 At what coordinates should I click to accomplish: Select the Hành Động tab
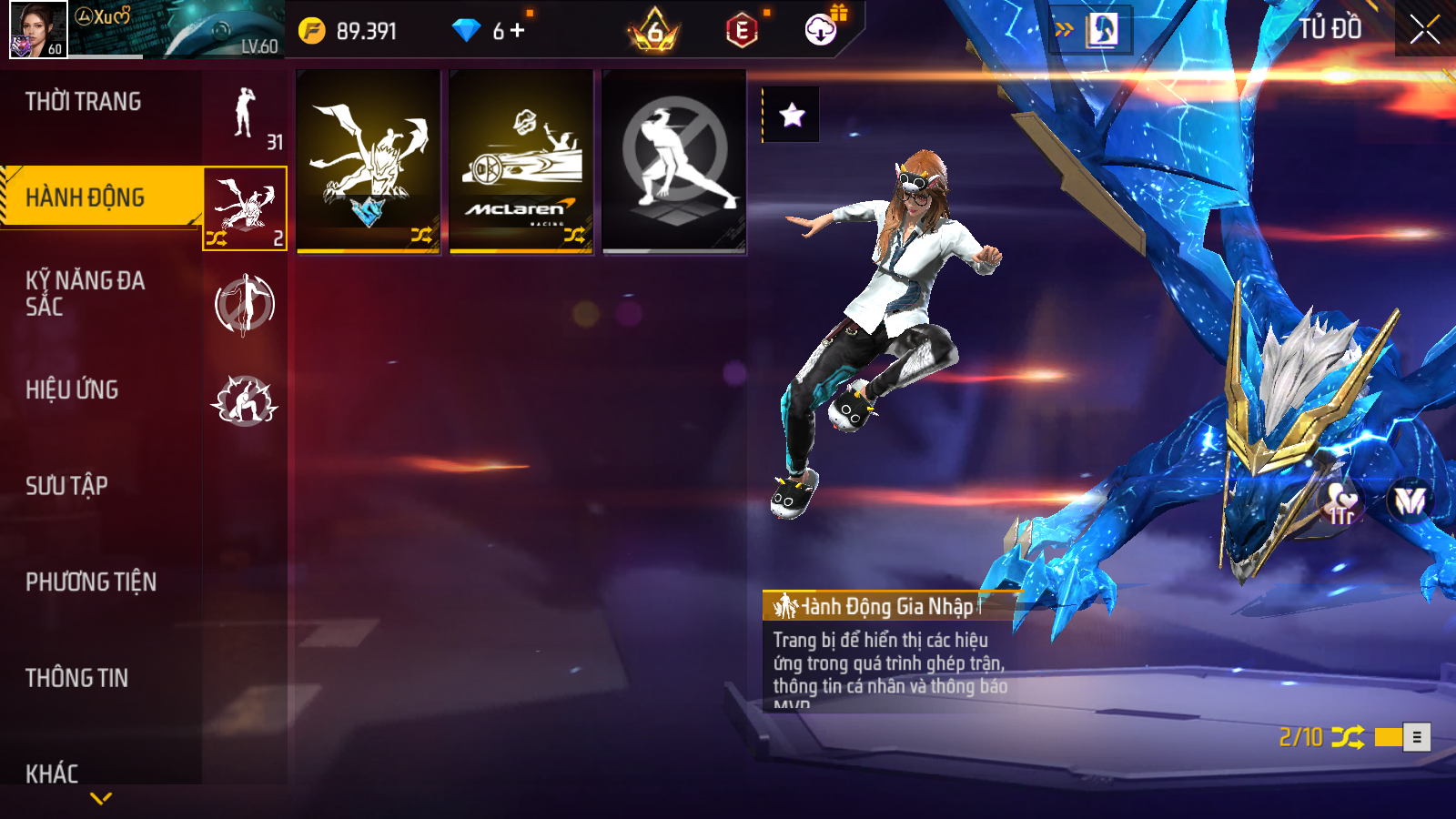click(86, 197)
